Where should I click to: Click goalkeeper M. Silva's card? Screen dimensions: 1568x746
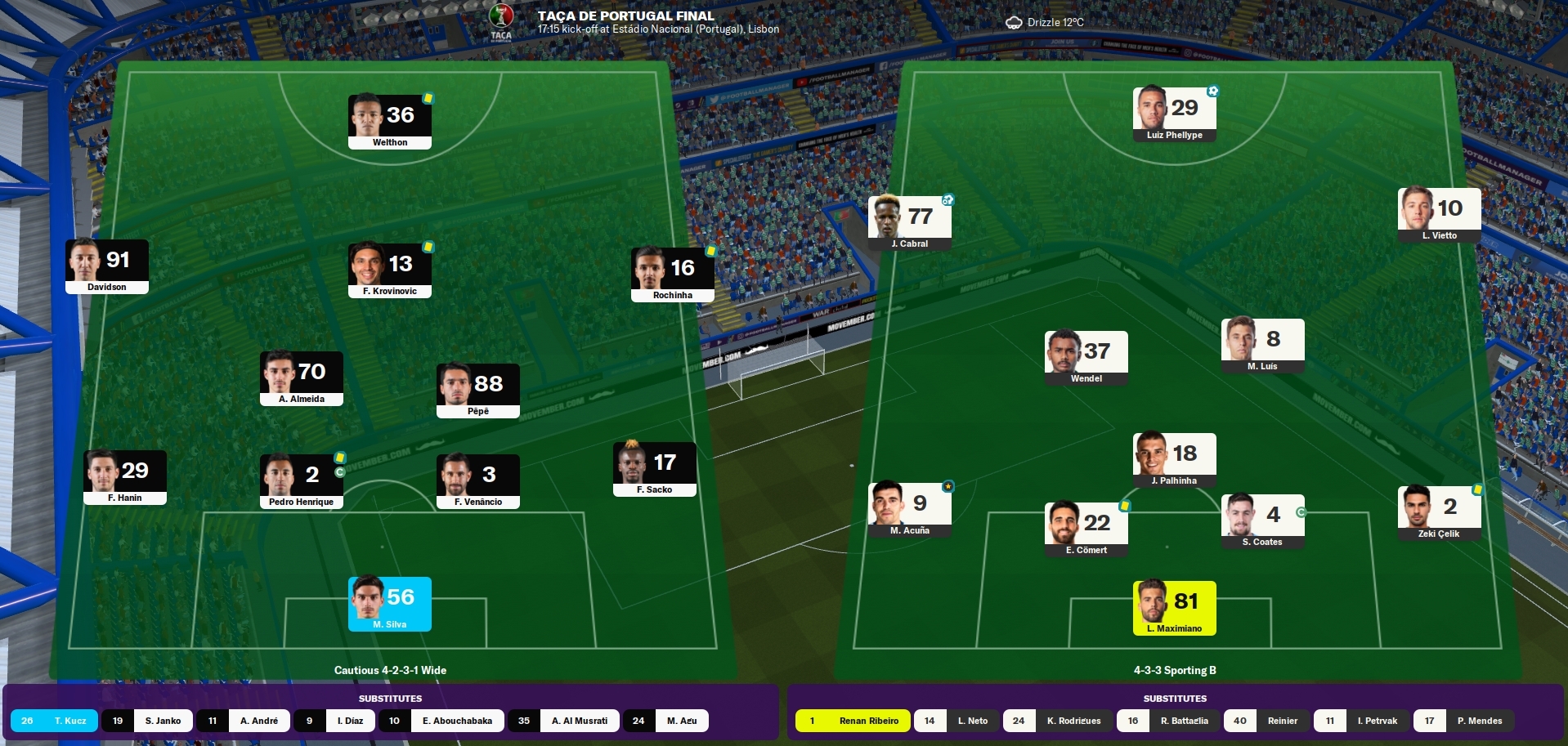(x=390, y=604)
